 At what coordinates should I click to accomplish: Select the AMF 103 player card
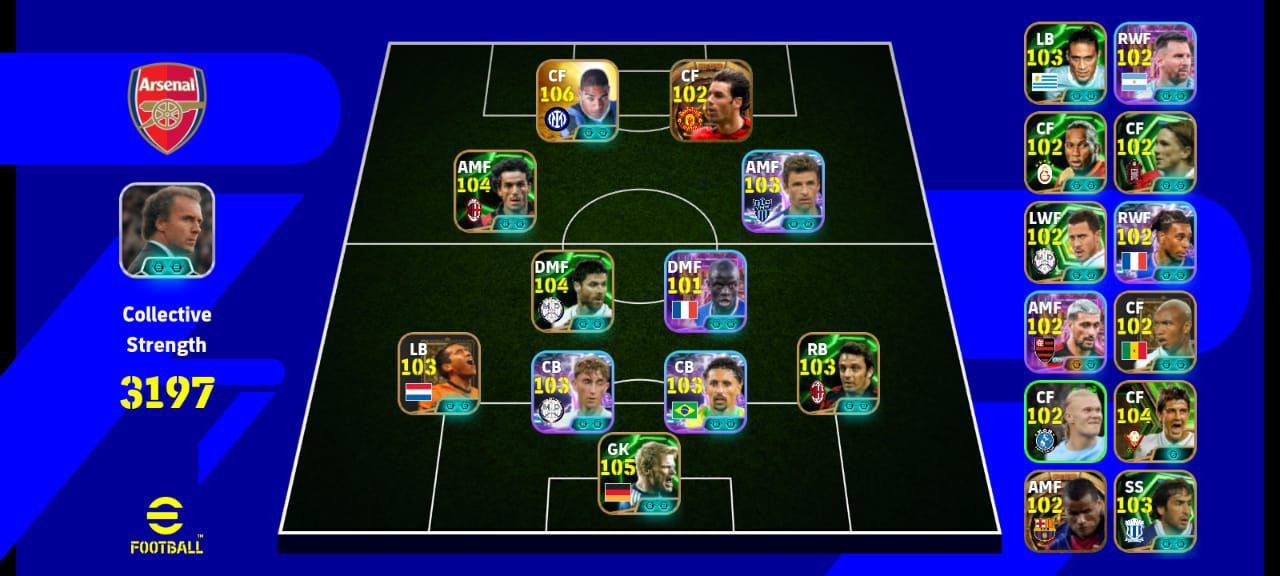coord(783,191)
